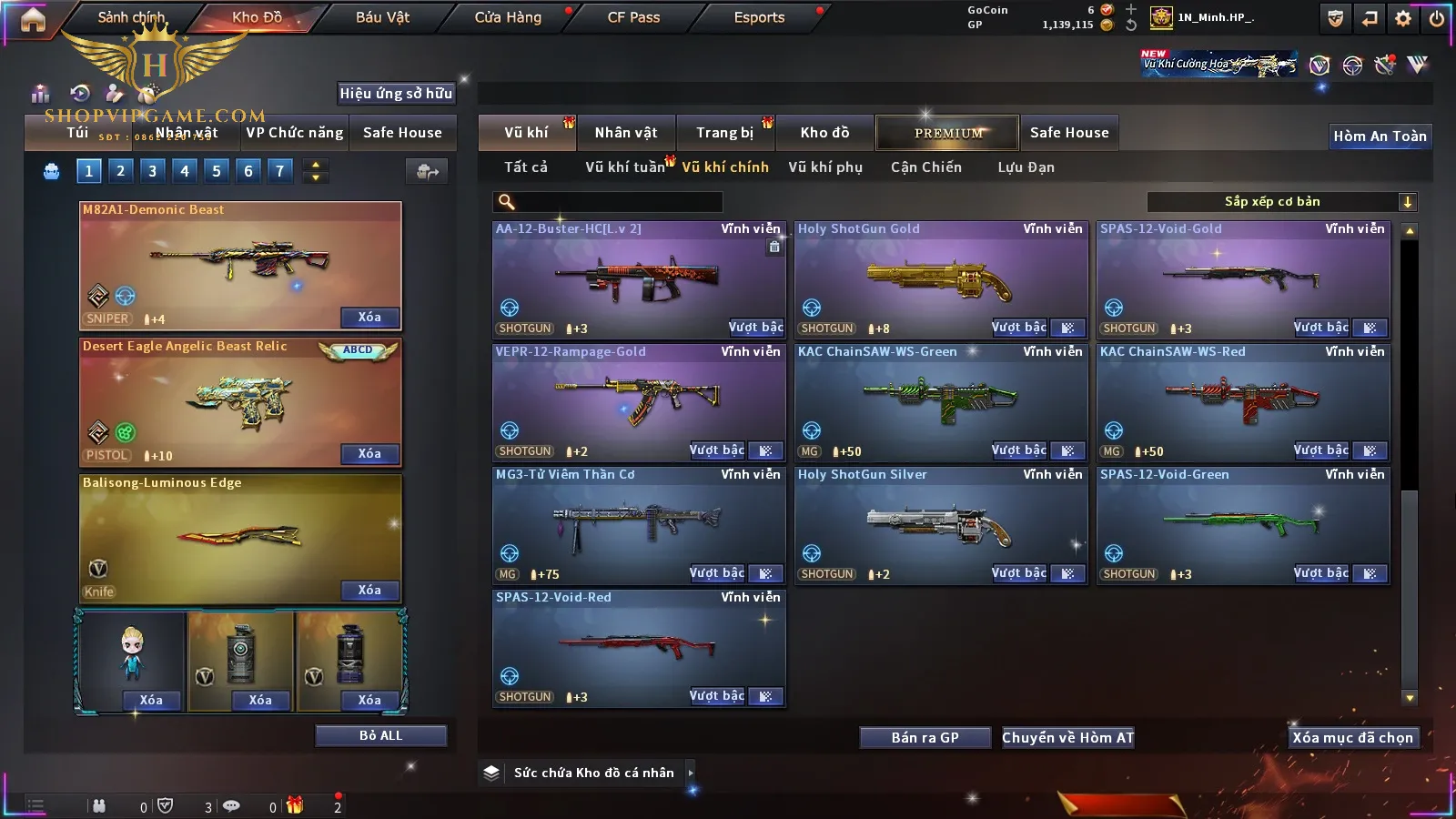Select the KAC ChainSAW-WS-Red weapon
The width and height of the screenshot is (1456, 819).
tap(1243, 402)
